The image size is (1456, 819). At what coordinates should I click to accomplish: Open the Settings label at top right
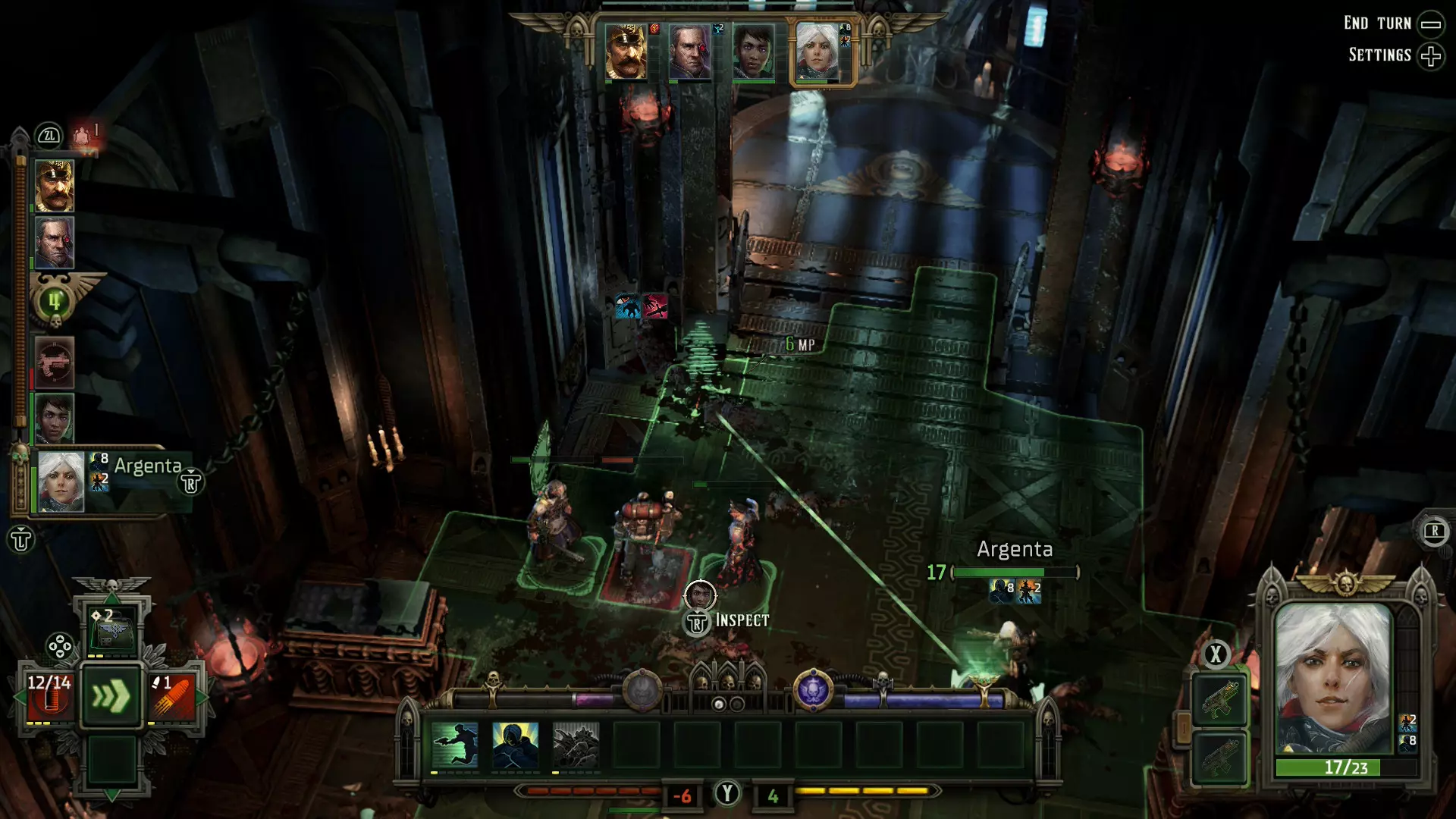1379,55
